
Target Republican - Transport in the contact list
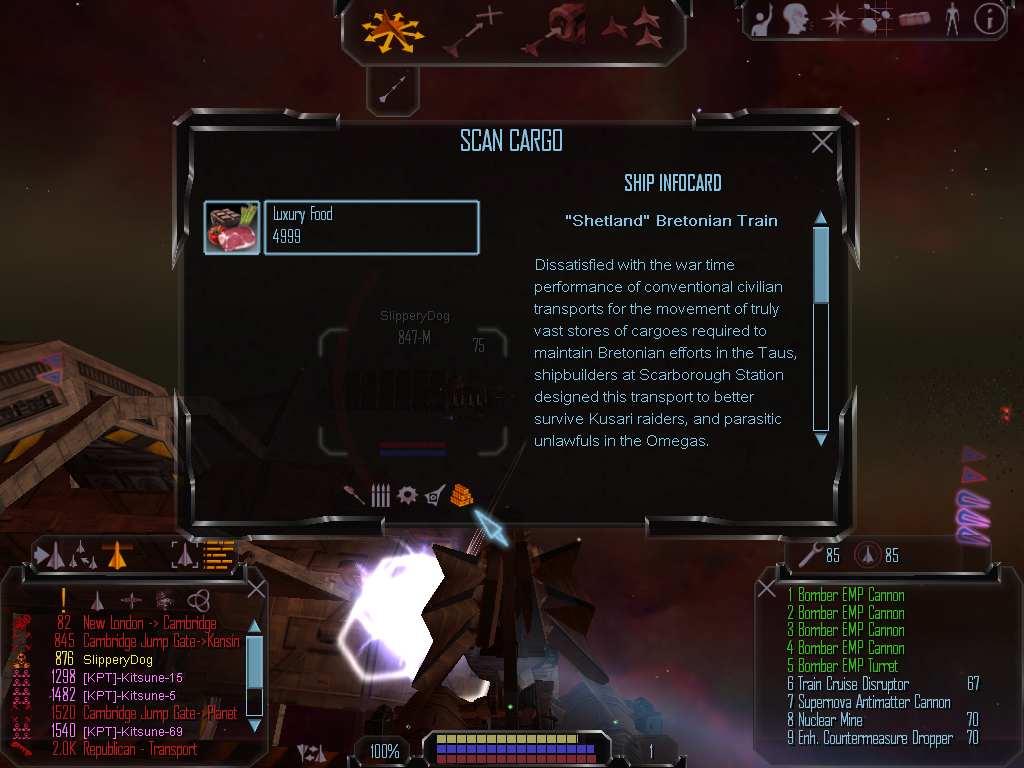(x=140, y=749)
